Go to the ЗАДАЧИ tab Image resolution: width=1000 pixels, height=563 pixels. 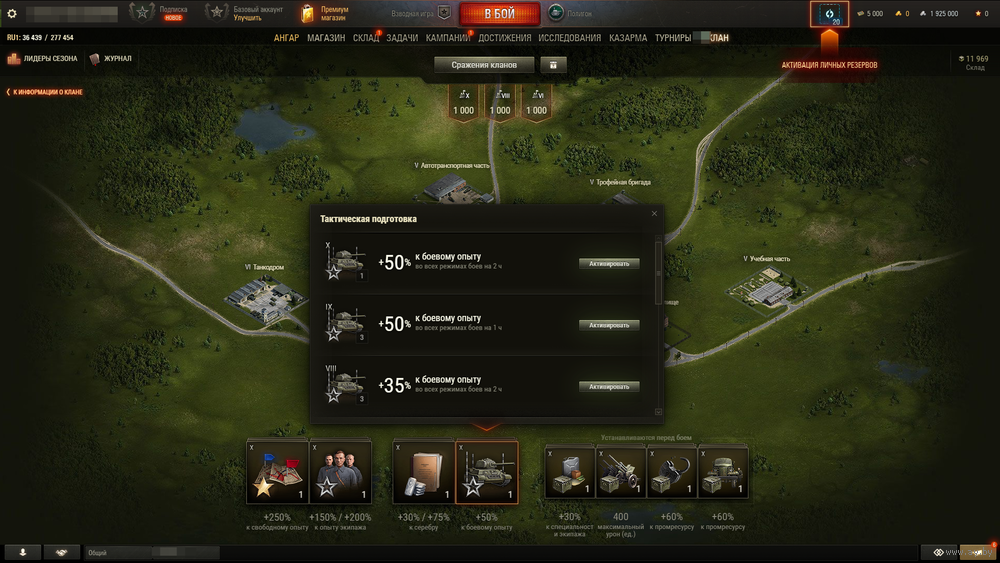(402, 38)
